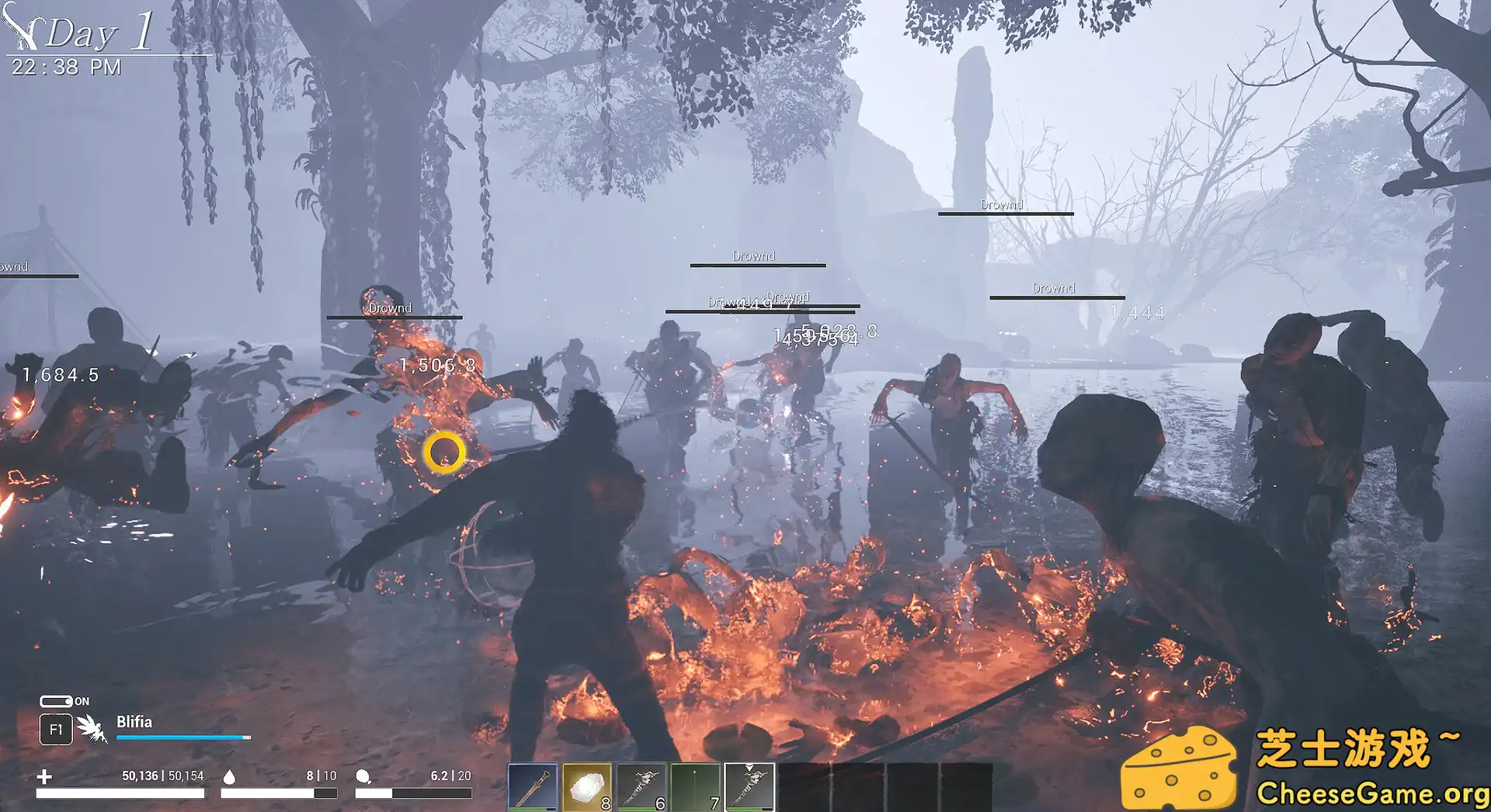Click the yellow targeting ring on the burning enemy
This screenshot has width=1491, height=812.
(444, 453)
